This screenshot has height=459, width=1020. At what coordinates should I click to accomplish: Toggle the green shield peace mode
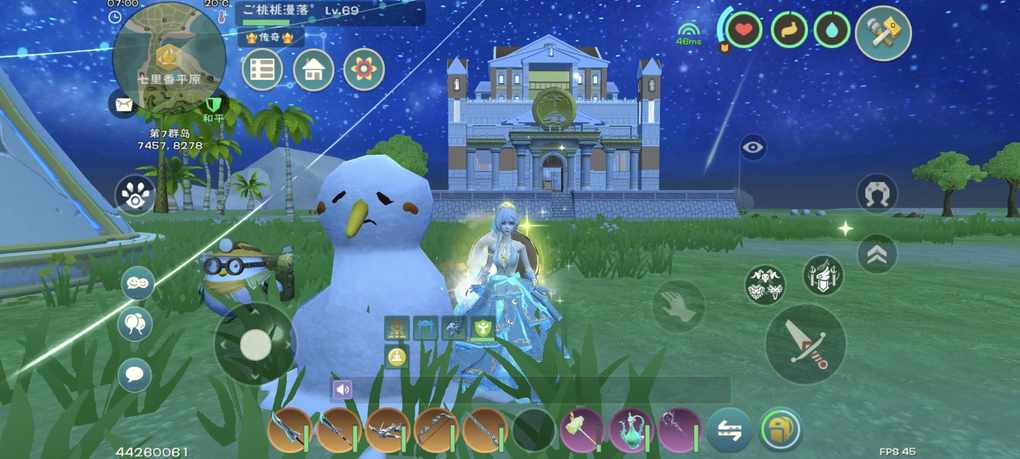pos(212,104)
